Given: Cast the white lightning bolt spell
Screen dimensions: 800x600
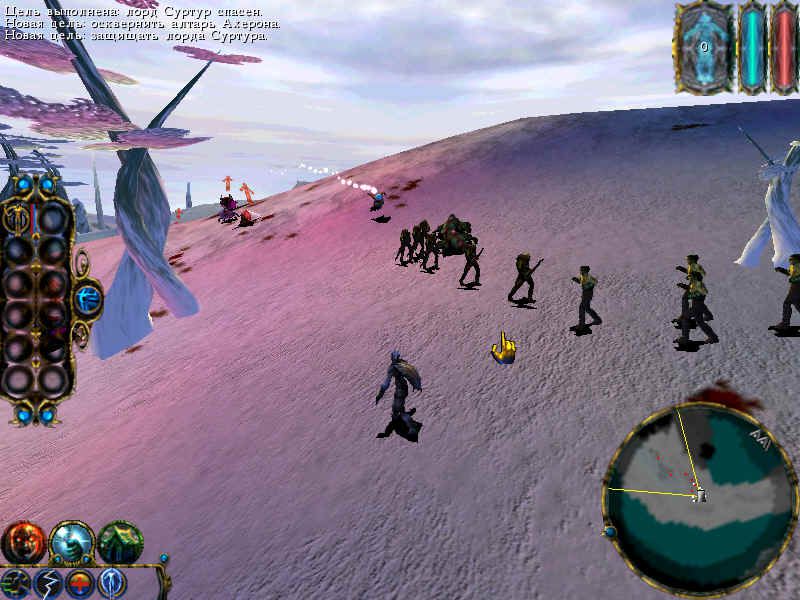Looking at the screenshot, I should point(48,583).
